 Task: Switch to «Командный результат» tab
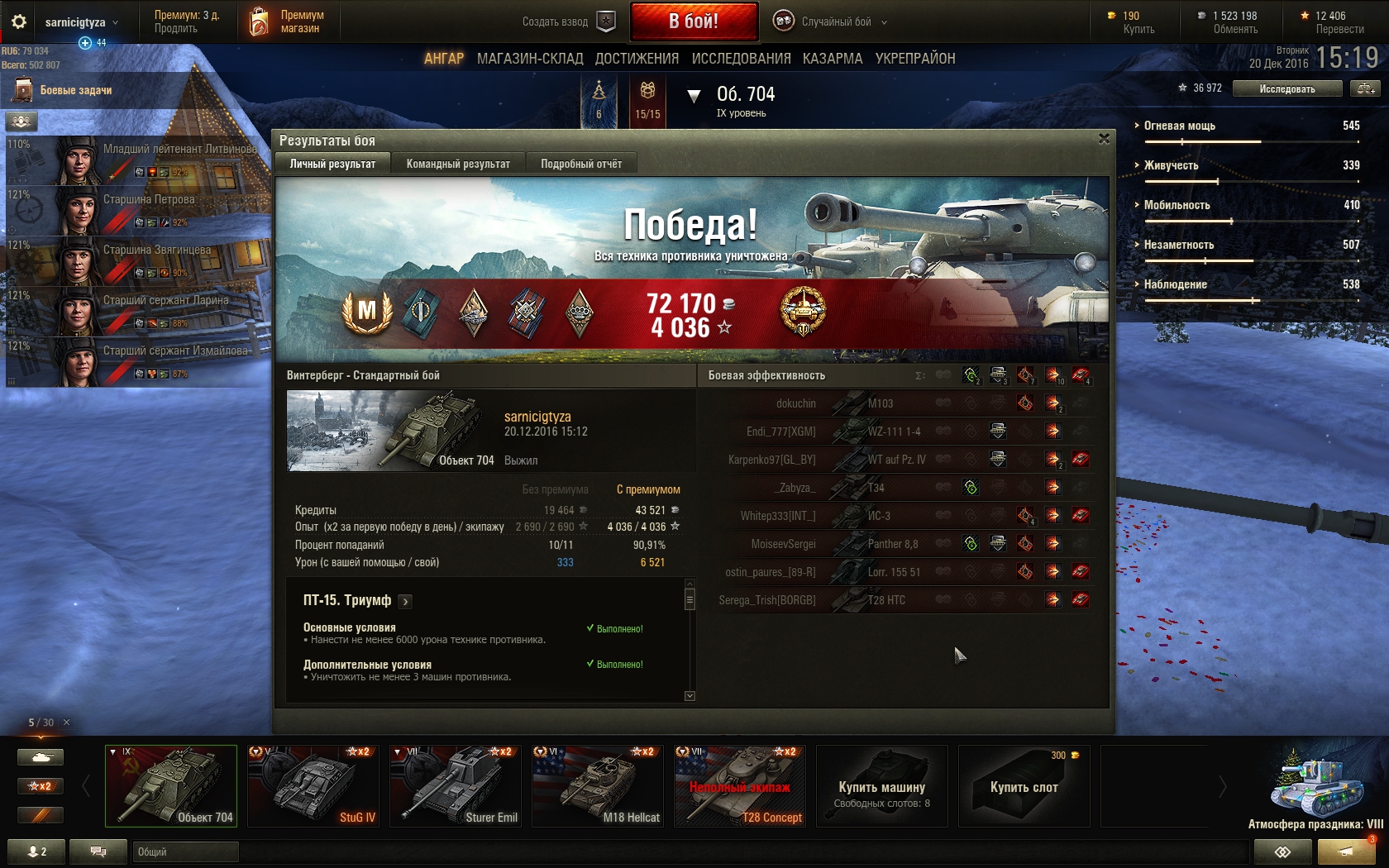pyautogui.click(x=458, y=164)
